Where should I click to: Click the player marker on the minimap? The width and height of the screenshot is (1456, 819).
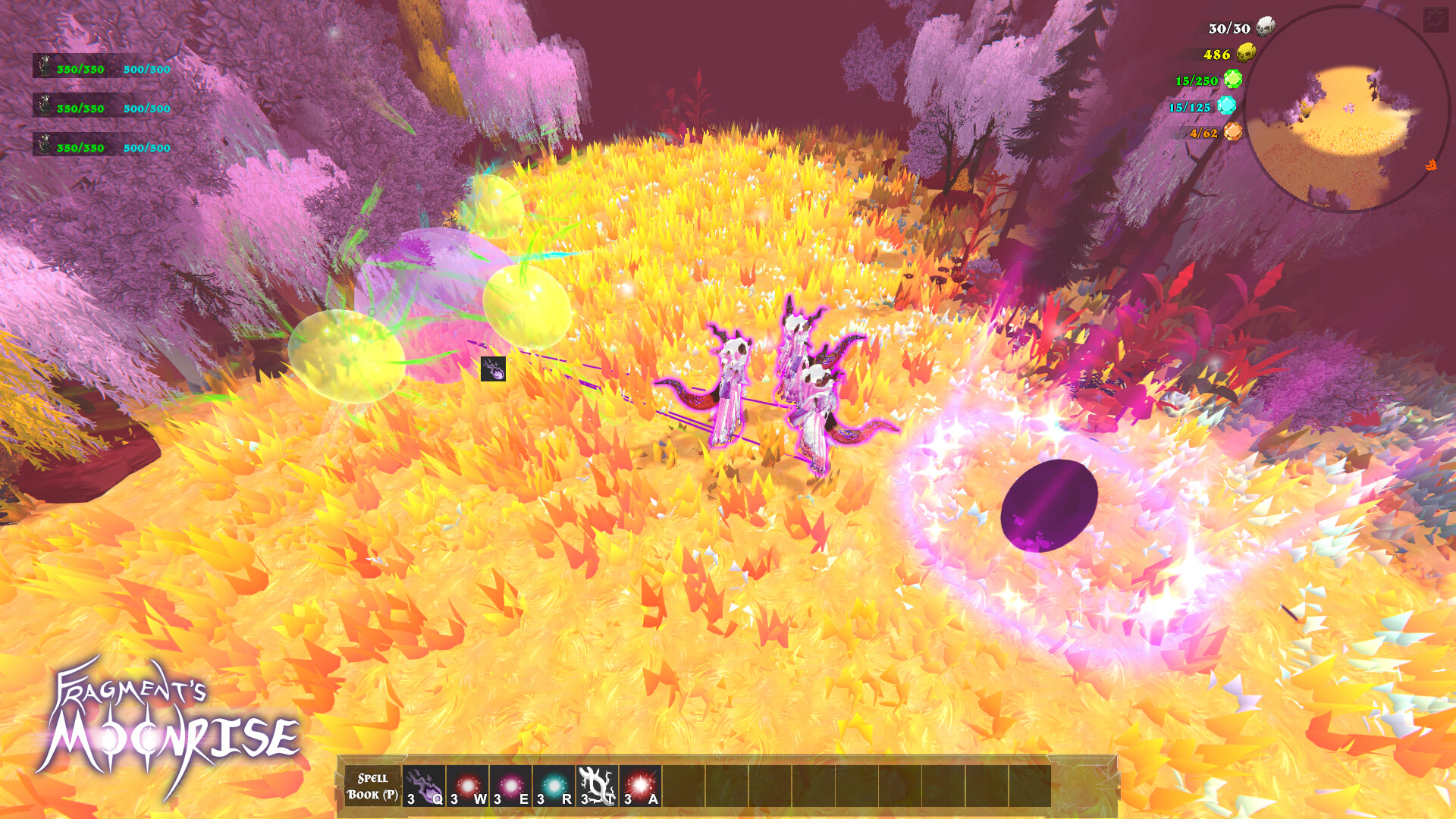(x=1349, y=108)
